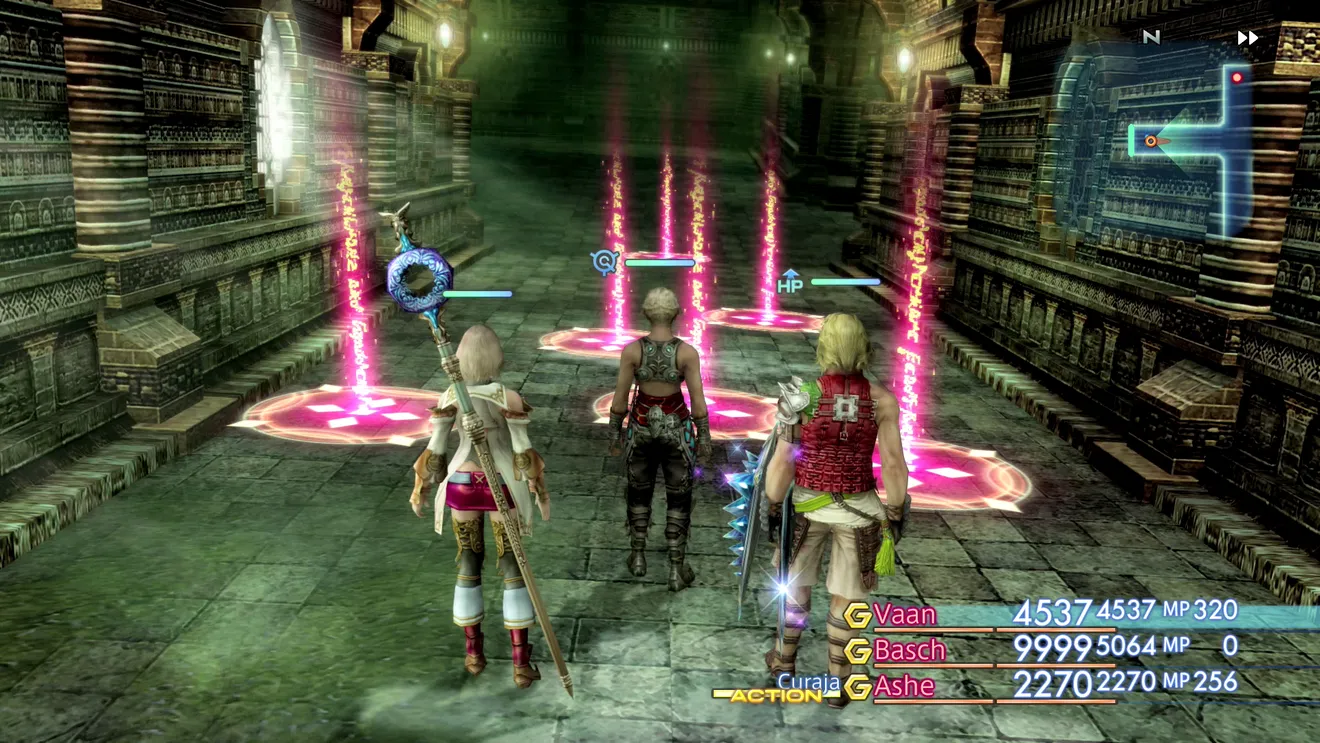
Task: Select Vaan in the party list
Action: [x=905, y=613]
